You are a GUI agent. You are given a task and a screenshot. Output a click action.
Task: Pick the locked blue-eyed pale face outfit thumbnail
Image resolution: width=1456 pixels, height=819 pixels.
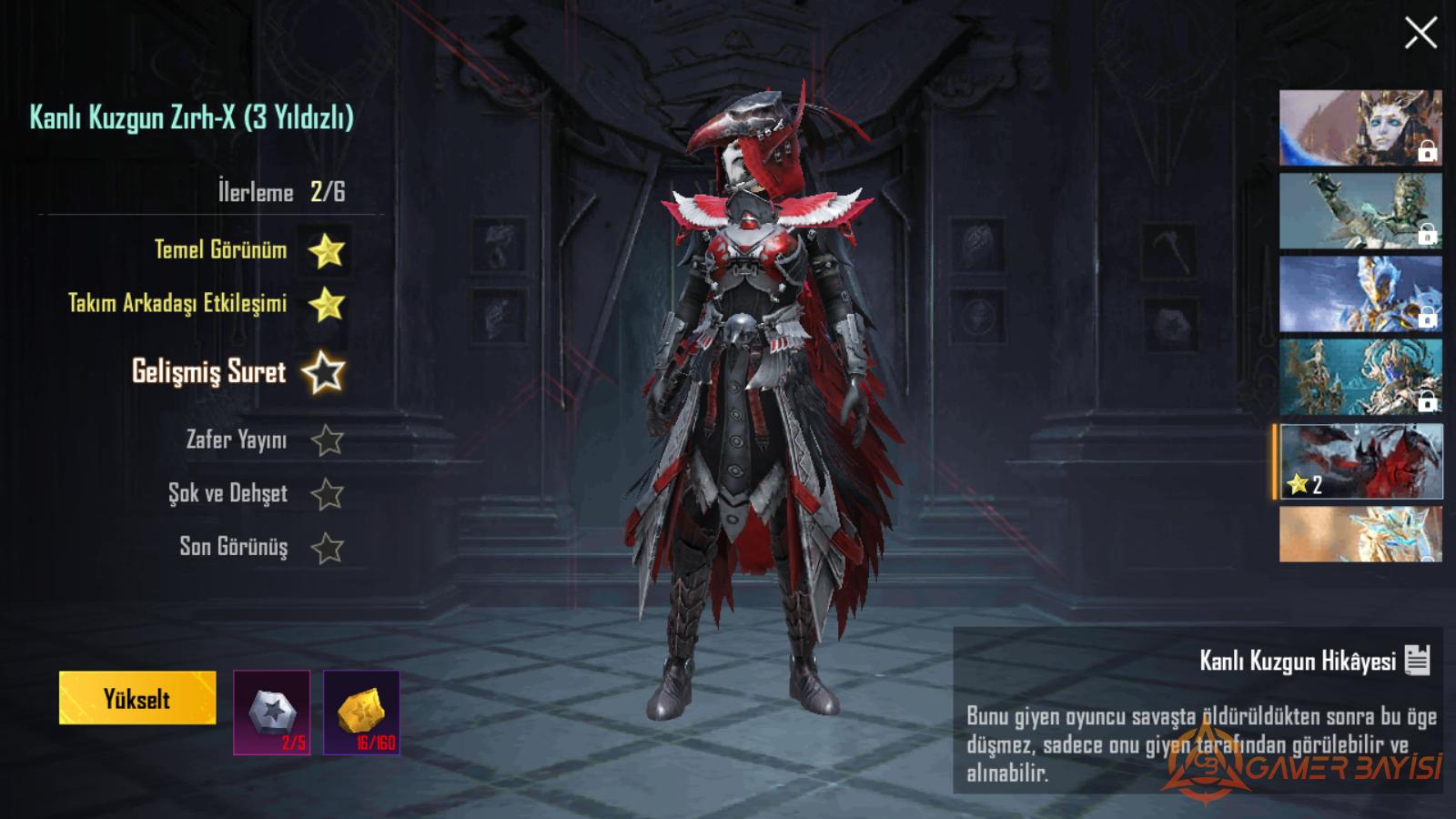coord(1360,127)
